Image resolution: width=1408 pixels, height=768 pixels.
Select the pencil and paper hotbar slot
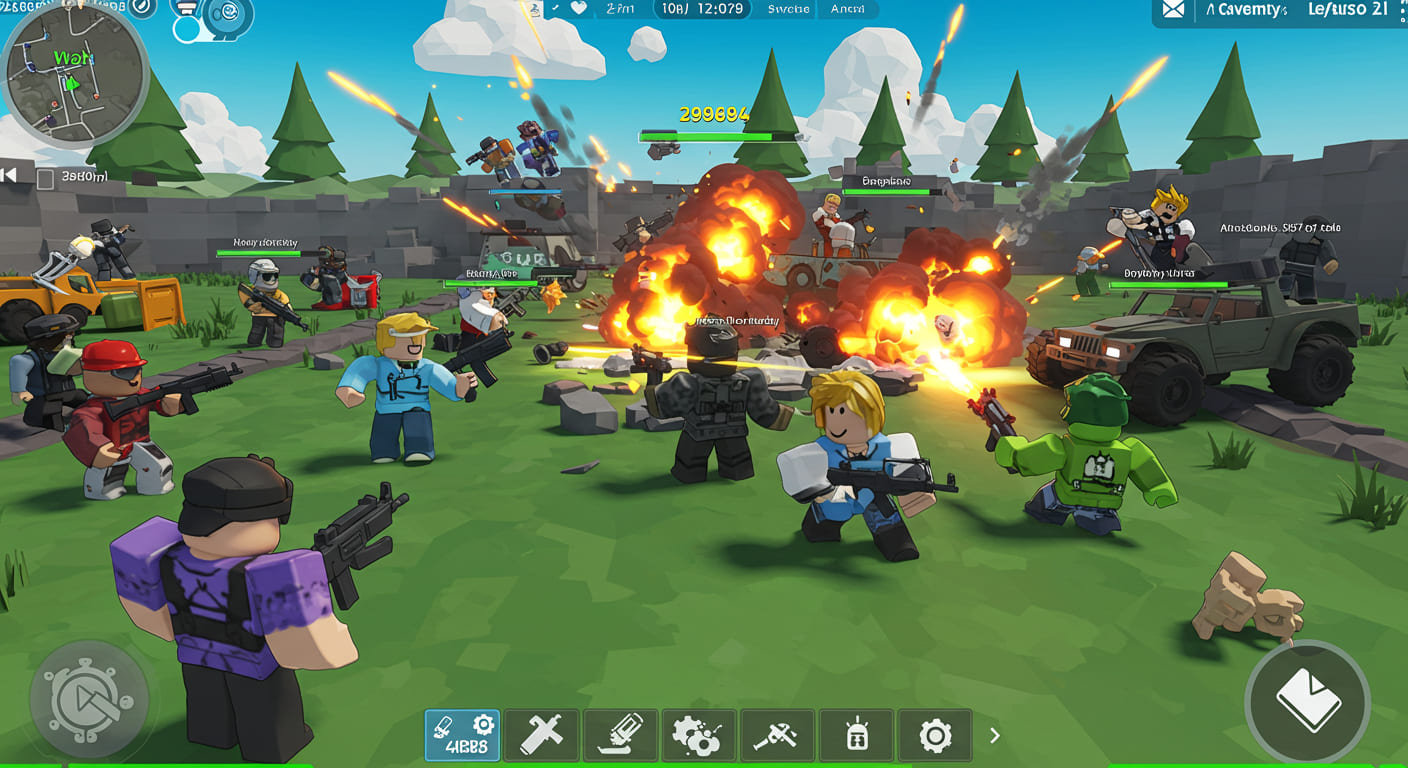tap(620, 736)
